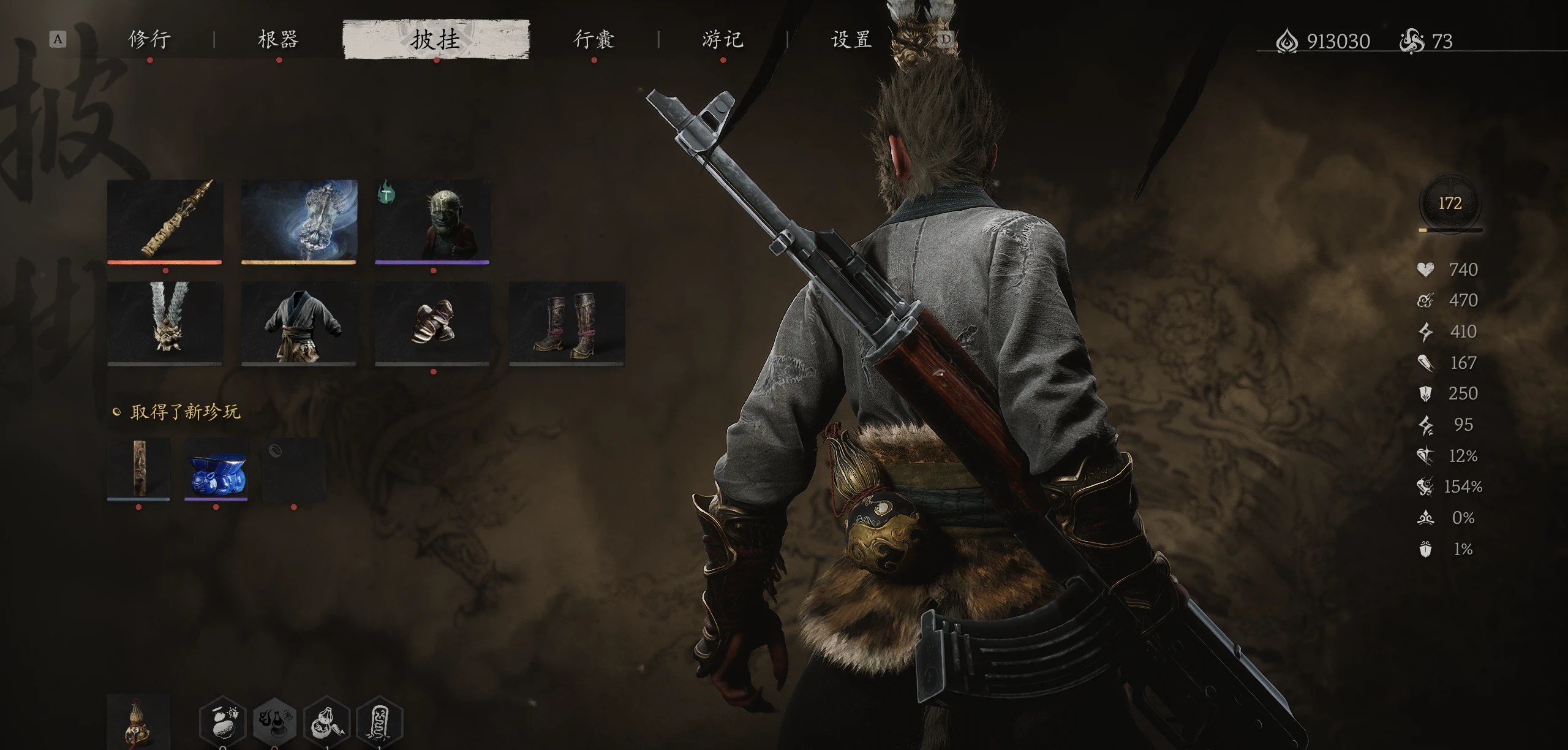1568x750 pixels.
Task: Go to the 行囊 inventory tab
Action: coord(594,40)
